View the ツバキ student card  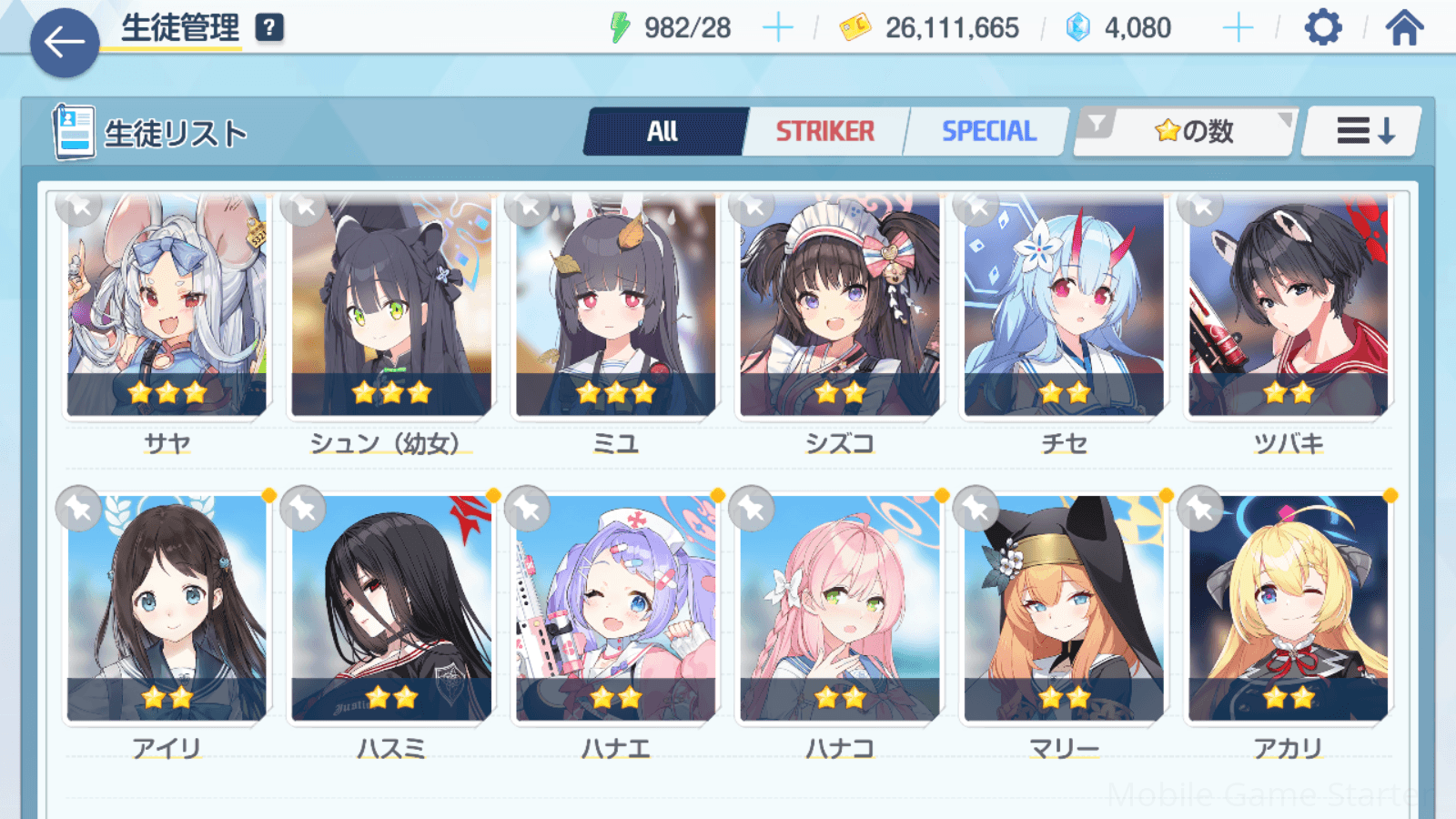(x=1289, y=305)
